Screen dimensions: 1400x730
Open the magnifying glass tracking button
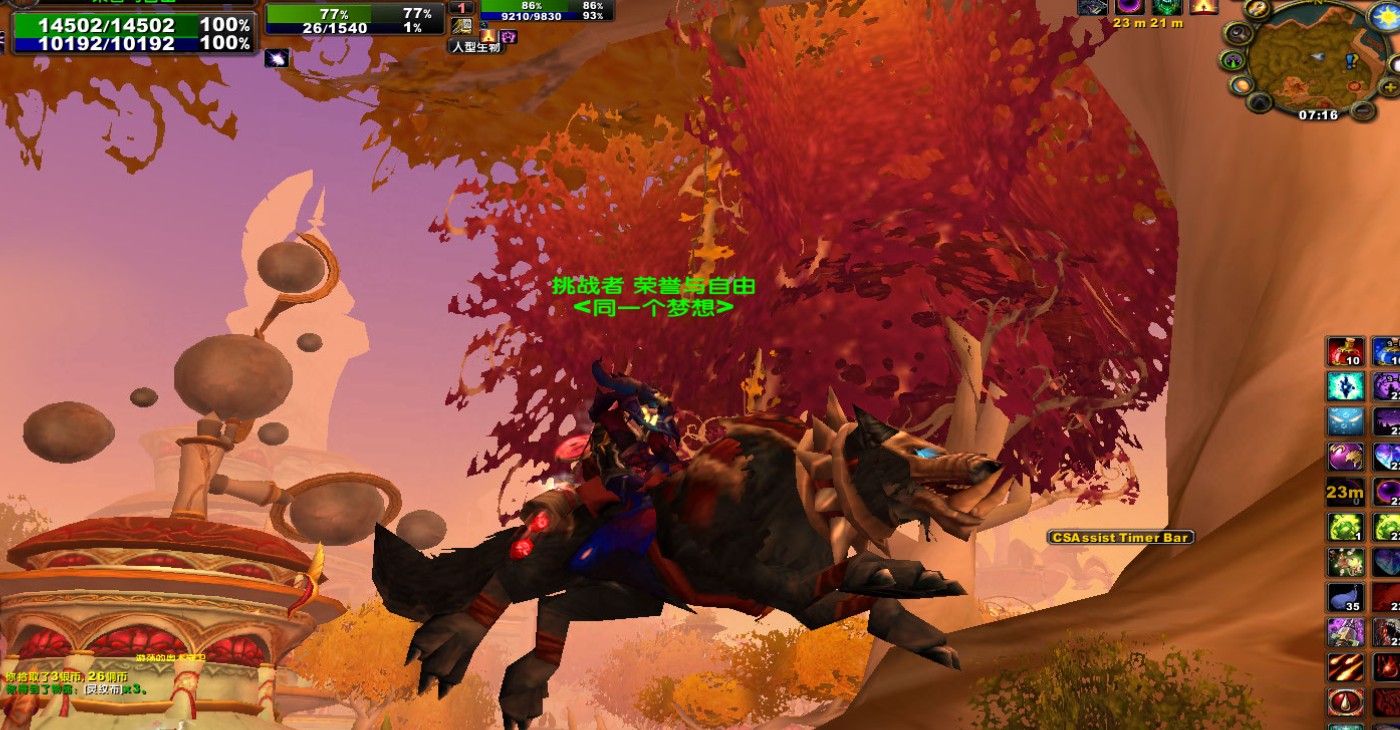click(x=1239, y=33)
